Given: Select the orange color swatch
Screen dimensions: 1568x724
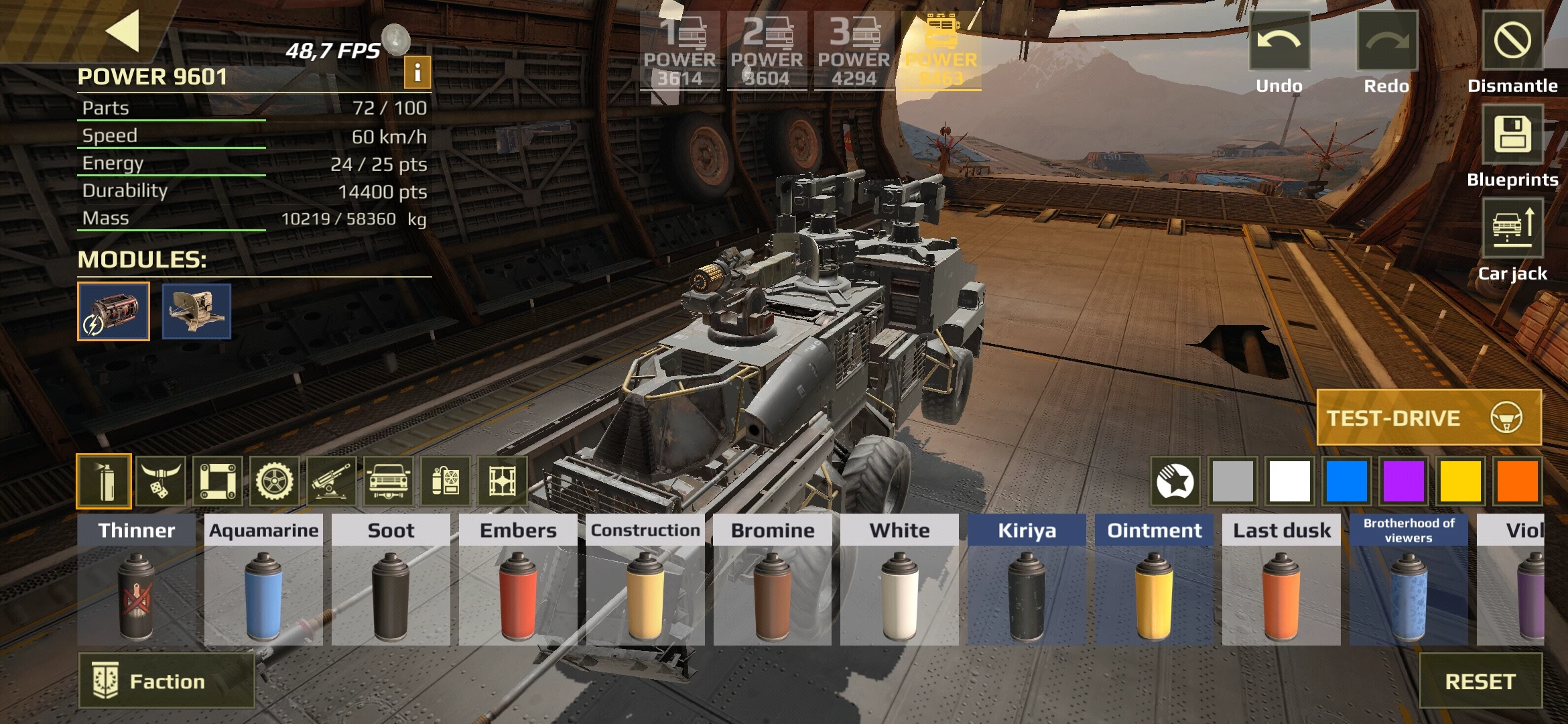Looking at the screenshot, I should [1517, 481].
